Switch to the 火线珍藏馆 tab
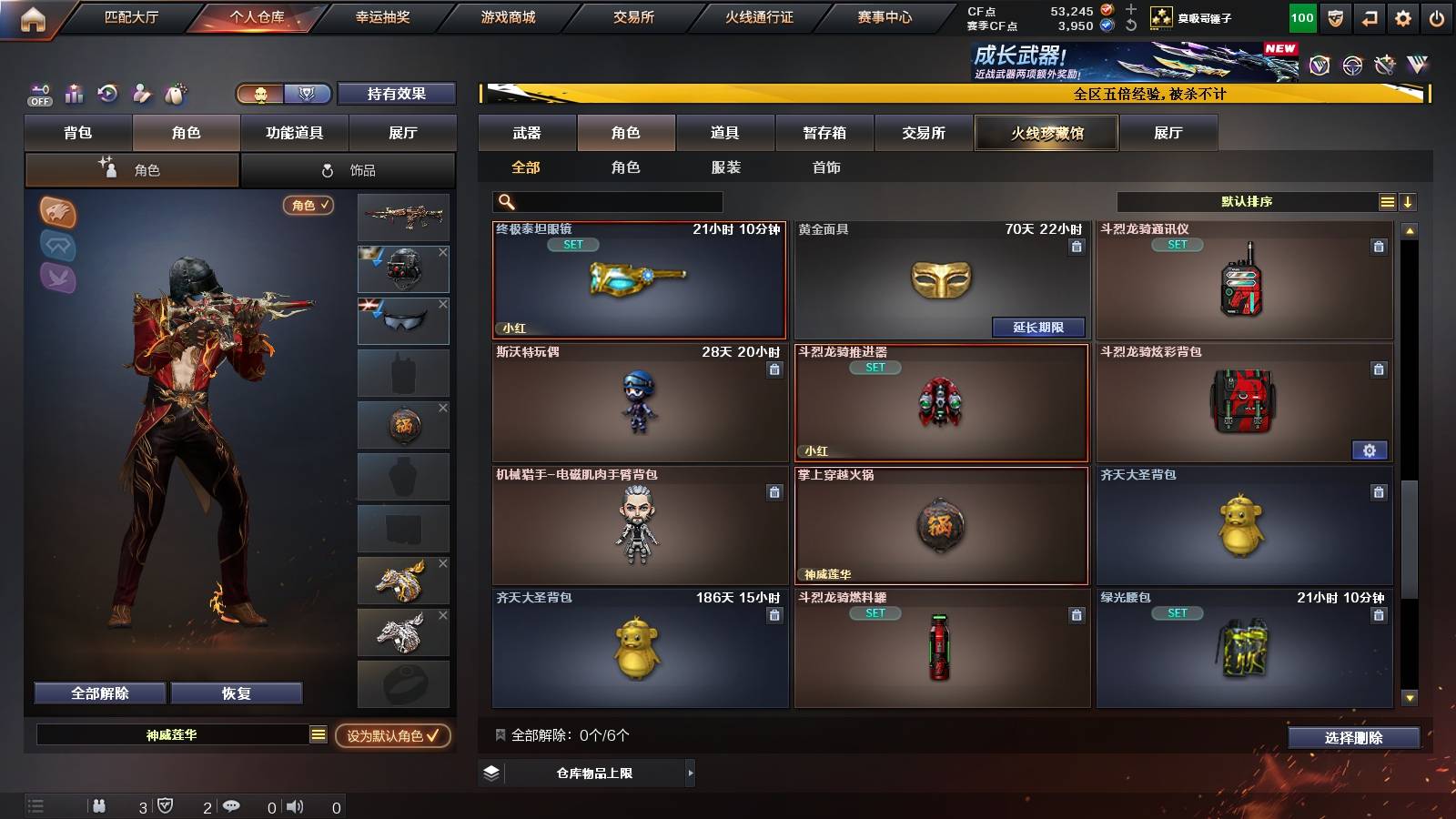This screenshot has height=819, width=1456. [x=1046, y=133]
